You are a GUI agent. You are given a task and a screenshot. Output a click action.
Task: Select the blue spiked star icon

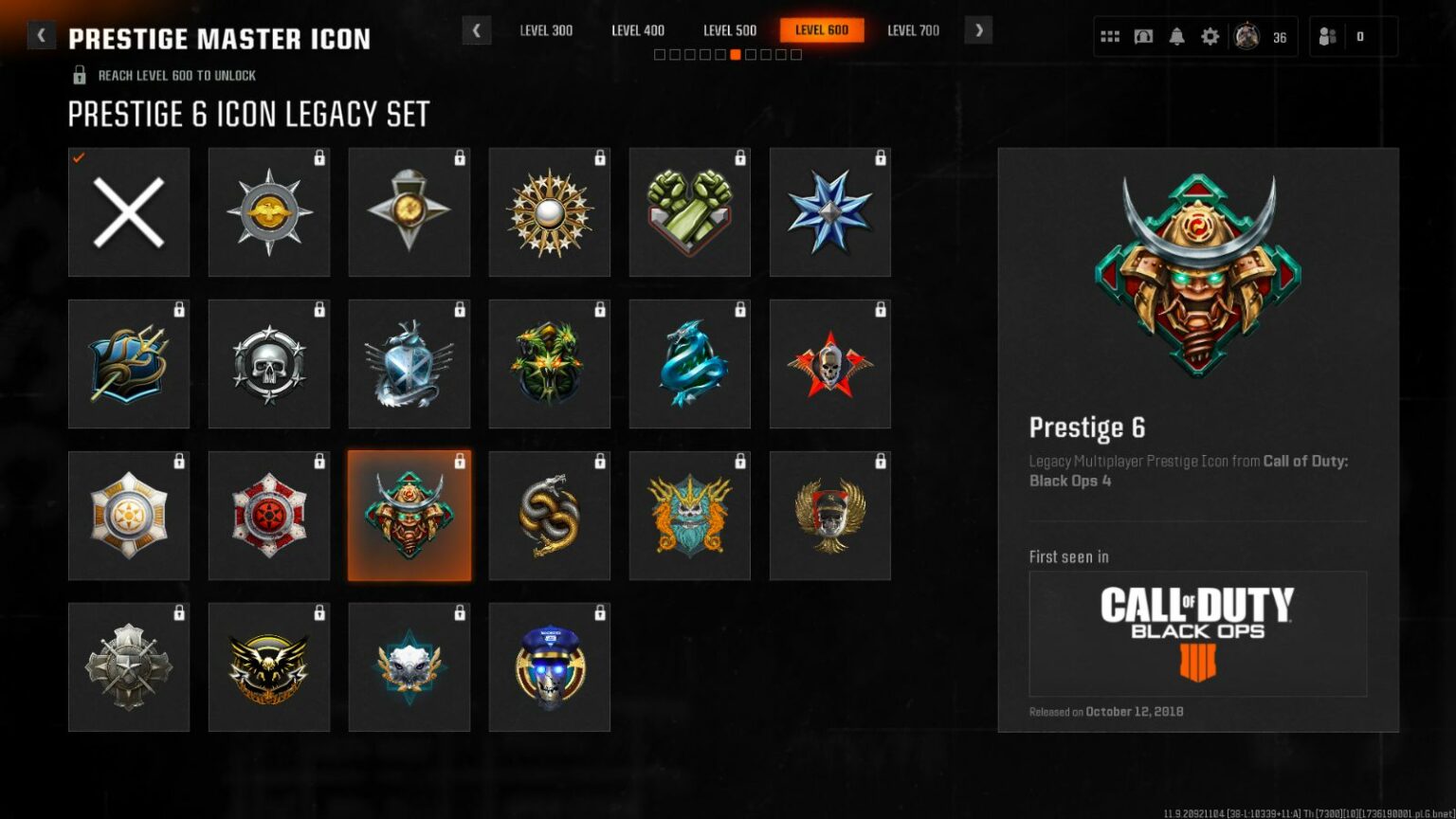click(x=829, y=211)
